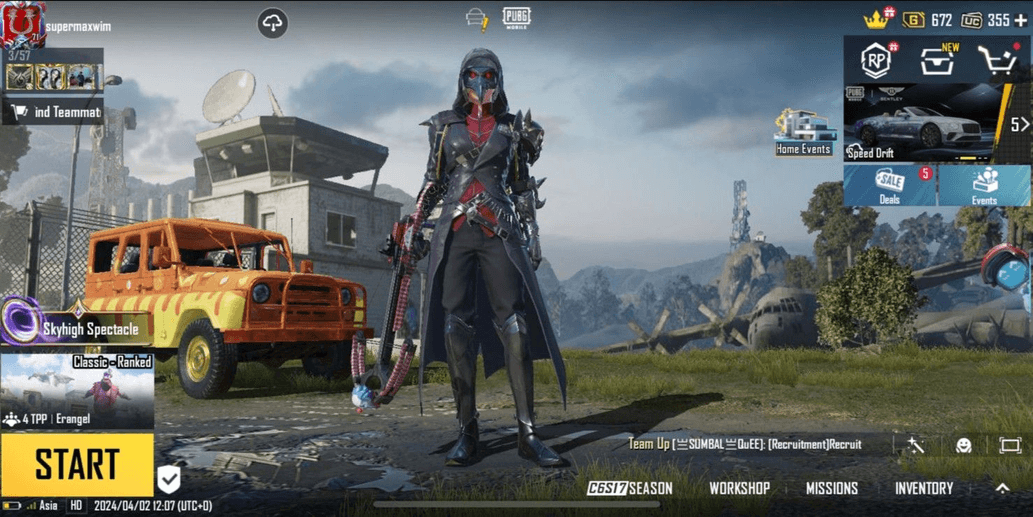The image size is (1033, 517).
Task: Tap the yellow START button
Action: [x=77, y=465]
